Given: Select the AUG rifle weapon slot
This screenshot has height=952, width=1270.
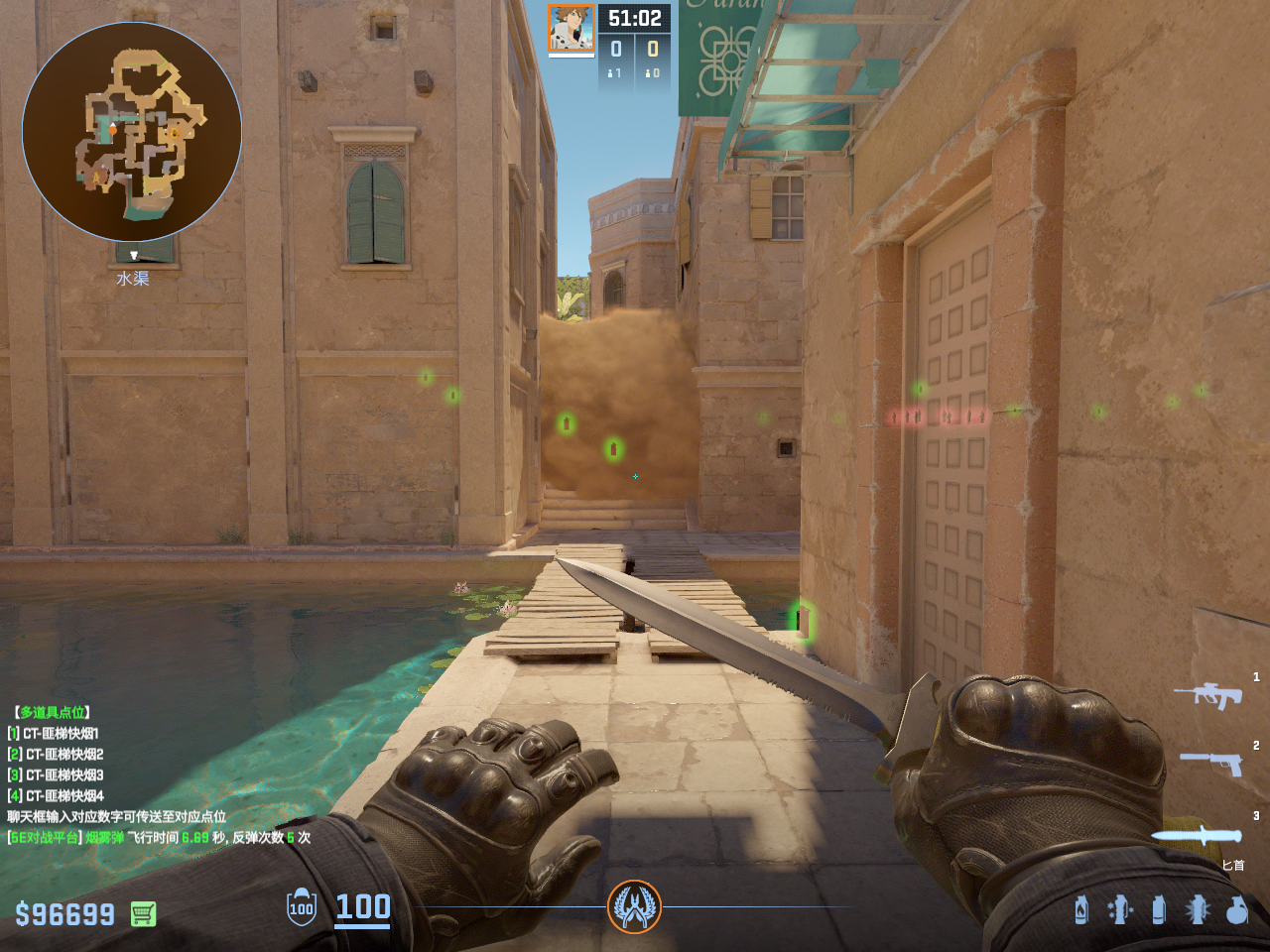Looking at the screenshot, I should click(x=1208, y=695).
